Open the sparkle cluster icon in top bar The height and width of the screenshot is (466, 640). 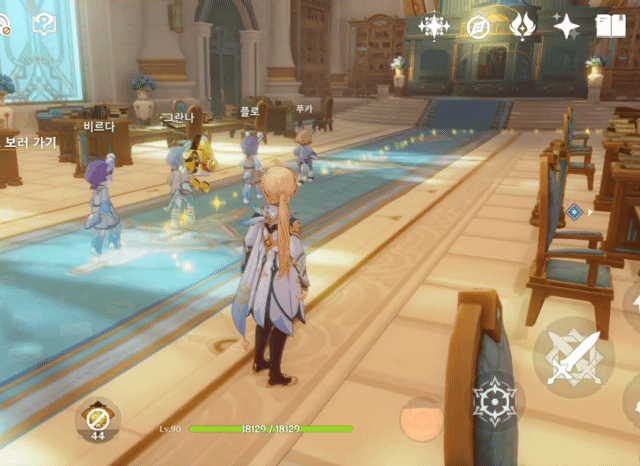tap(435, 27)
